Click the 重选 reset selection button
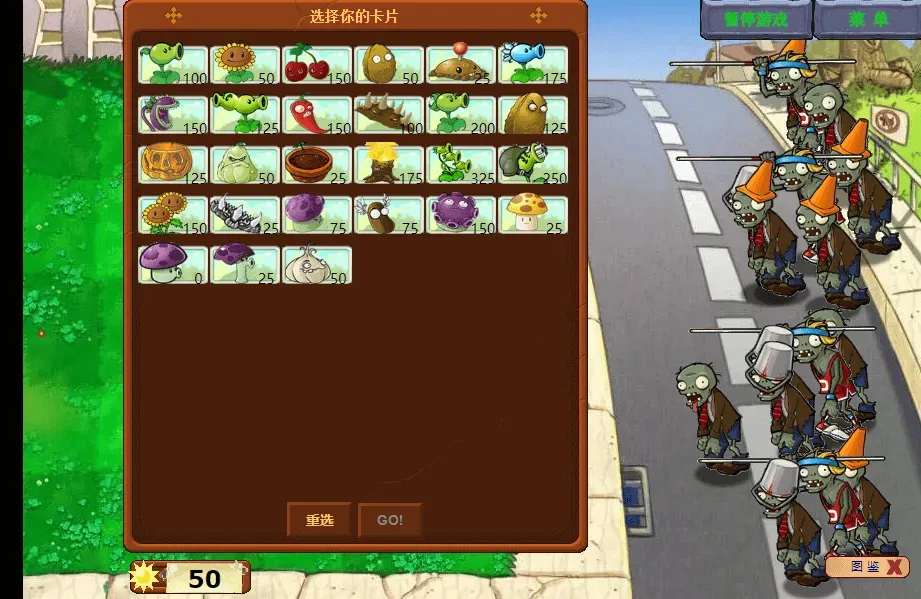The height and width of the screenshot is (599, 921). coord(319,520)
